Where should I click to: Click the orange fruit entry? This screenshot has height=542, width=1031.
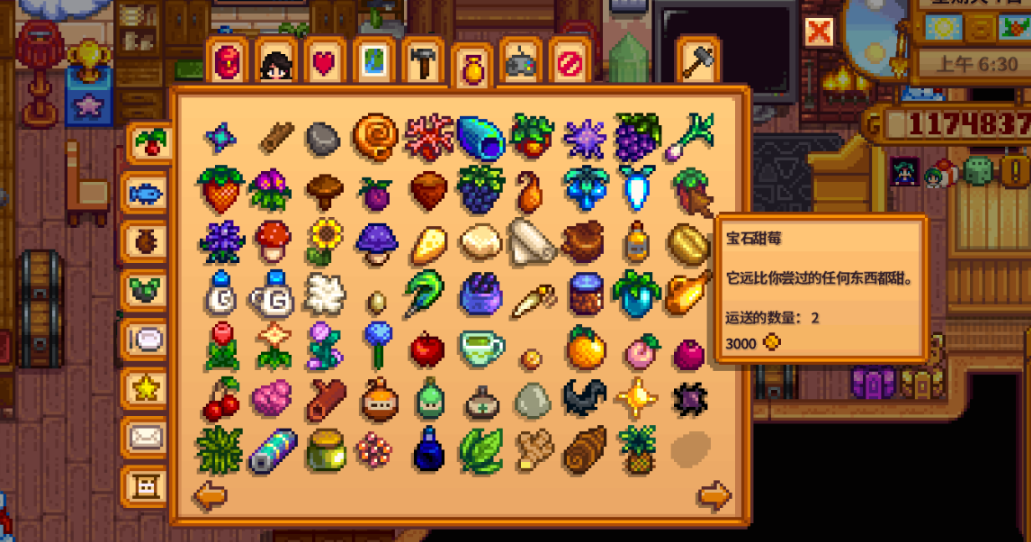tap(584, 348)
